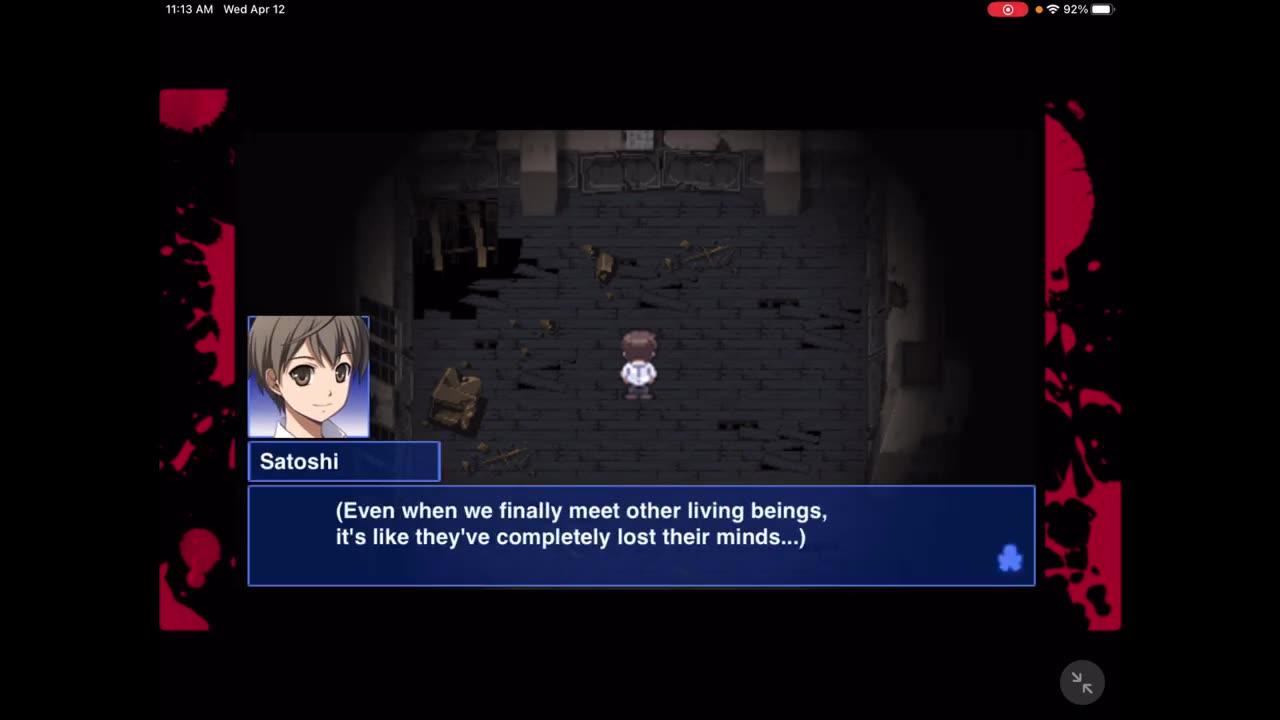1280x720 pixels.
Task: Tap the Satoshi name plate
Action: click(x=344, y=461)
